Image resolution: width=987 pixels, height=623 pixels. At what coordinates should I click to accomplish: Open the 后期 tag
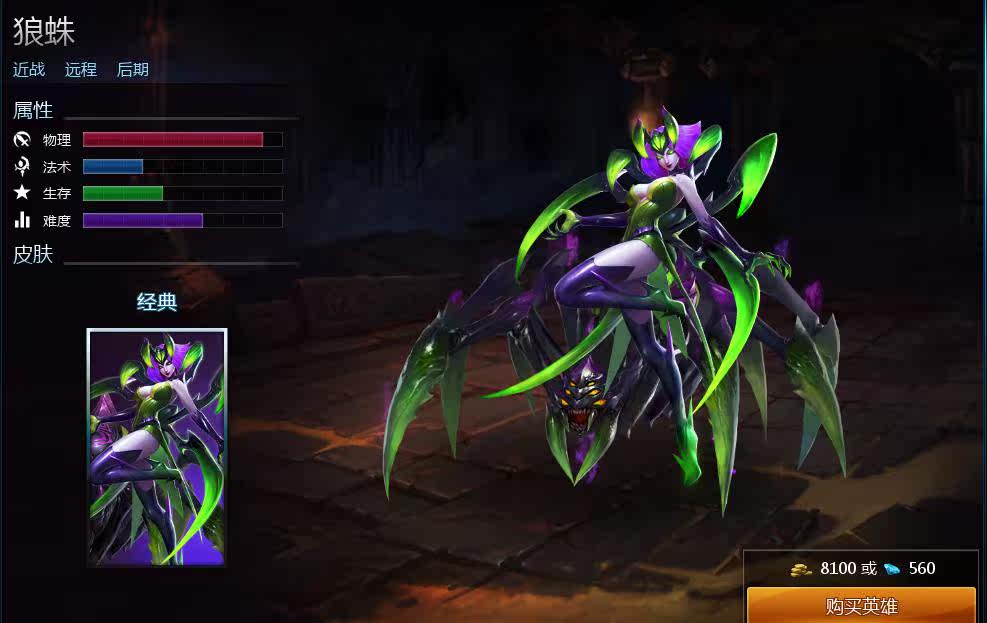tap(133, 70)
